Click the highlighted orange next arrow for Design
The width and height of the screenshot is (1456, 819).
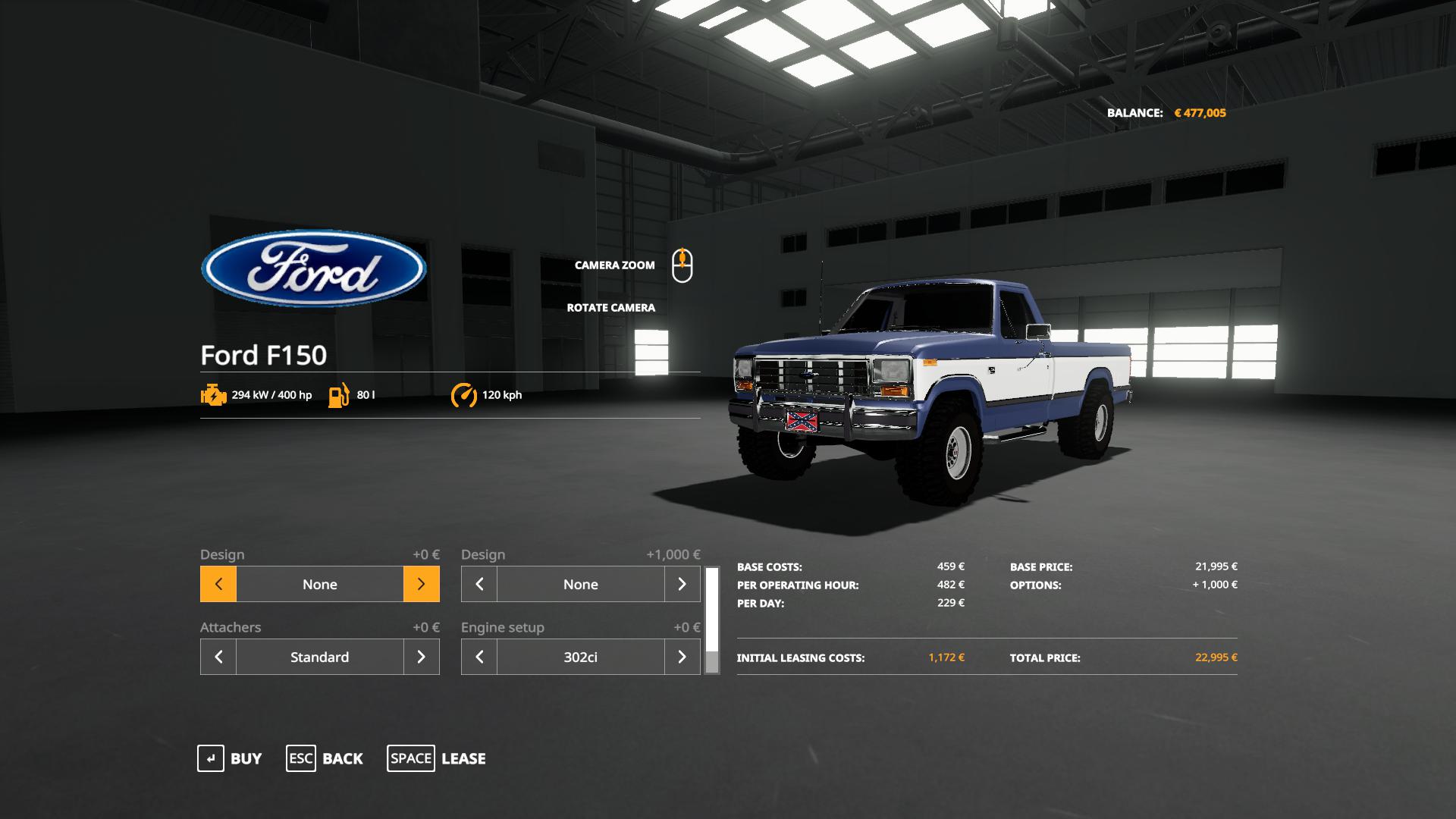click(x=421, y=584)
